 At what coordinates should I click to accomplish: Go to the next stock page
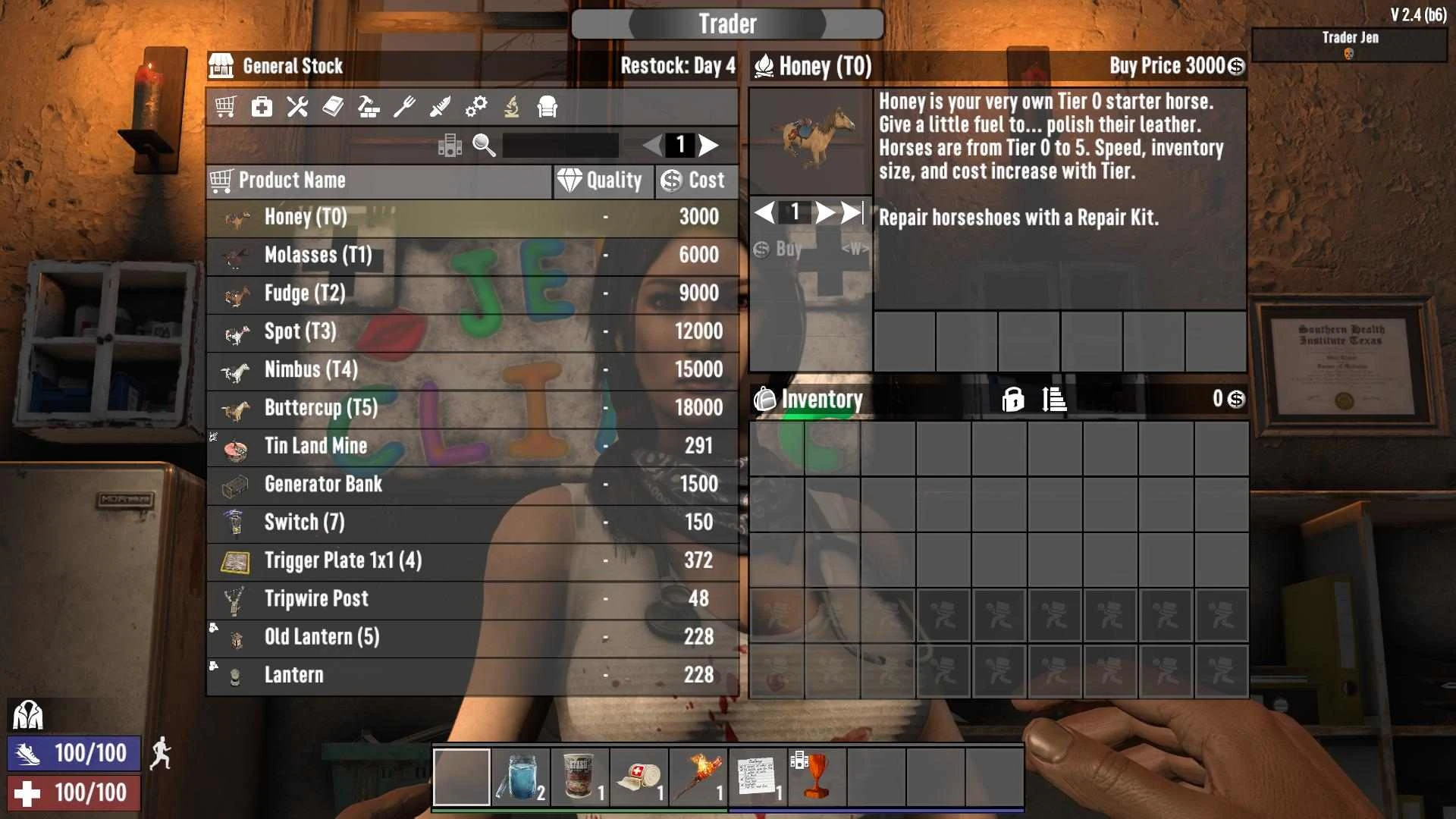tap(709, 145)
